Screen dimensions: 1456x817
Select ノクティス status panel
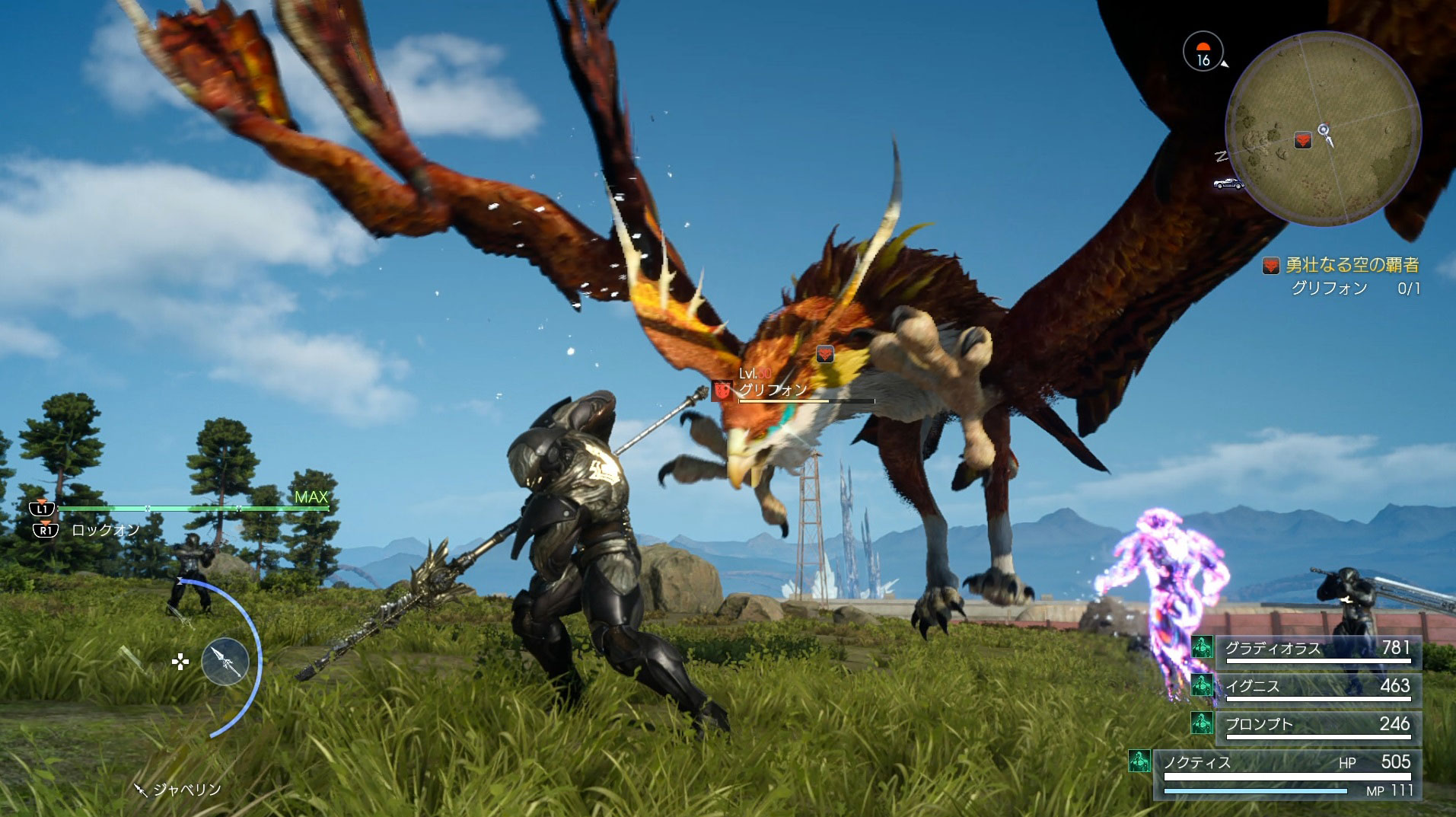pyautogui.click(x=1286, y=774)
